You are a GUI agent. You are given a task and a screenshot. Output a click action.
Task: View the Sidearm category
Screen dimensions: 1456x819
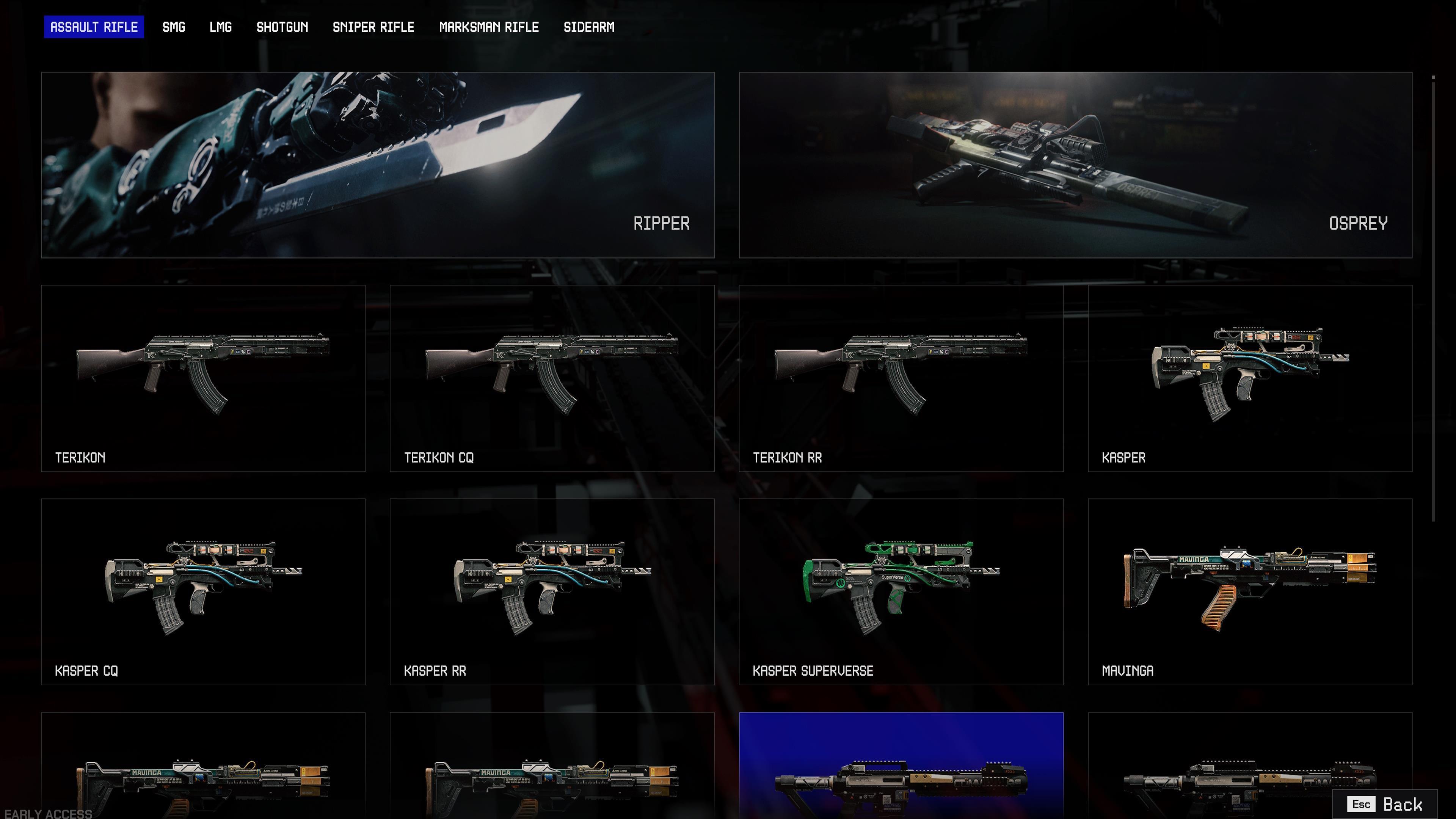pos(588,27)
